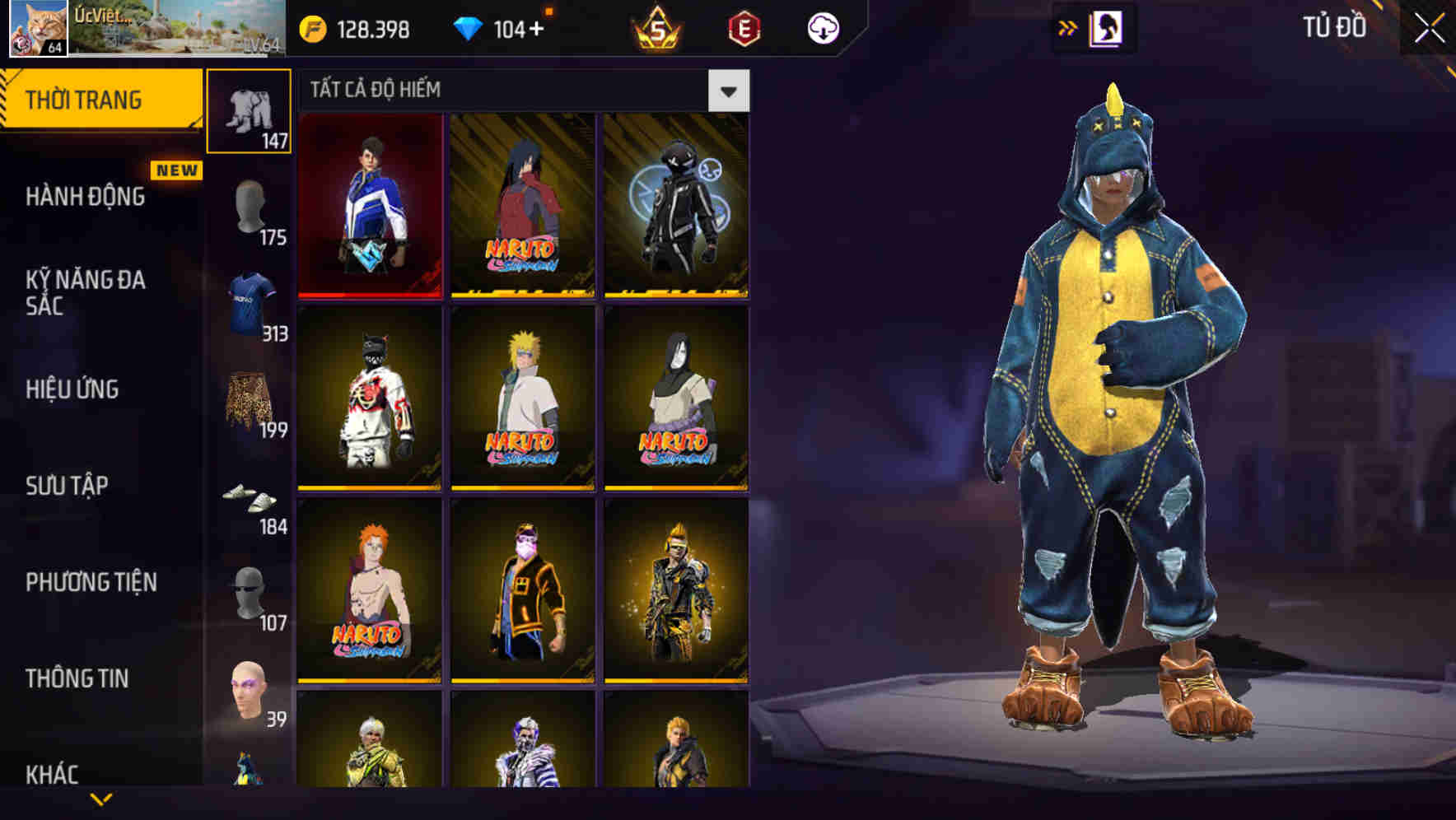Select the full outfit category showing 147 items
This screenshot has height=820, width=1456.
(250, 109)
